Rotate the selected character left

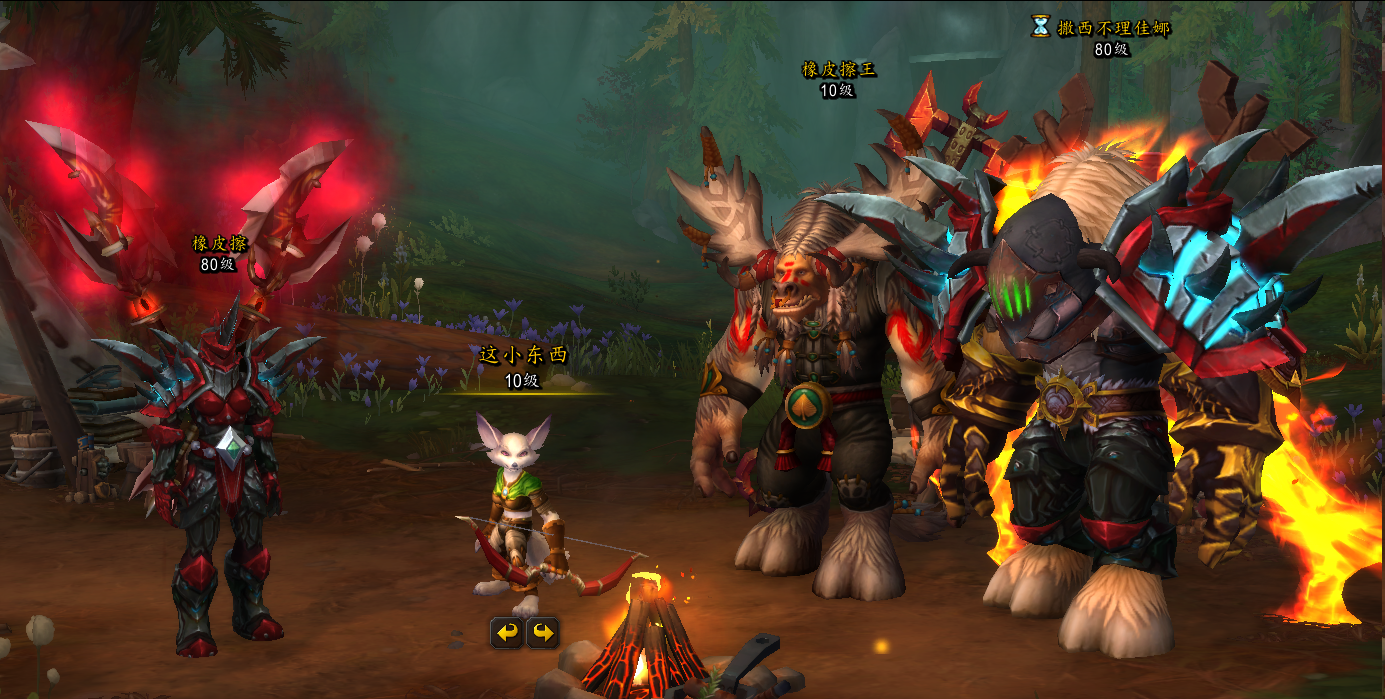(x=507, y=633)
